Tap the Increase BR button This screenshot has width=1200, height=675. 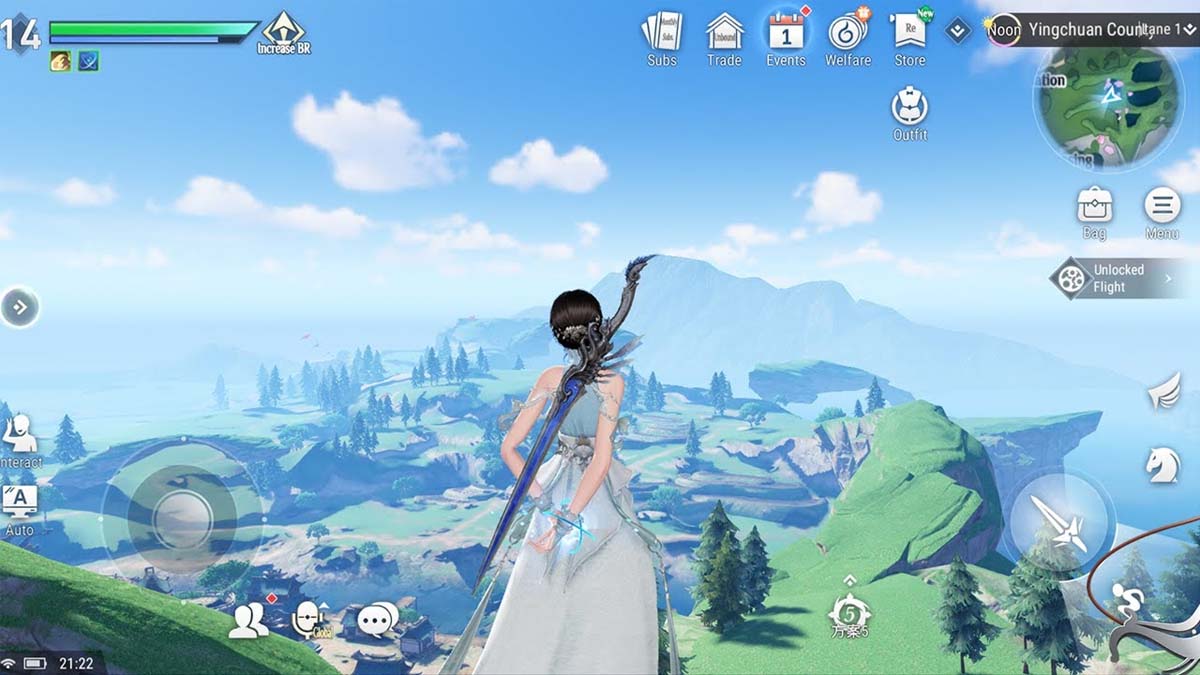[x=284, y=32]
